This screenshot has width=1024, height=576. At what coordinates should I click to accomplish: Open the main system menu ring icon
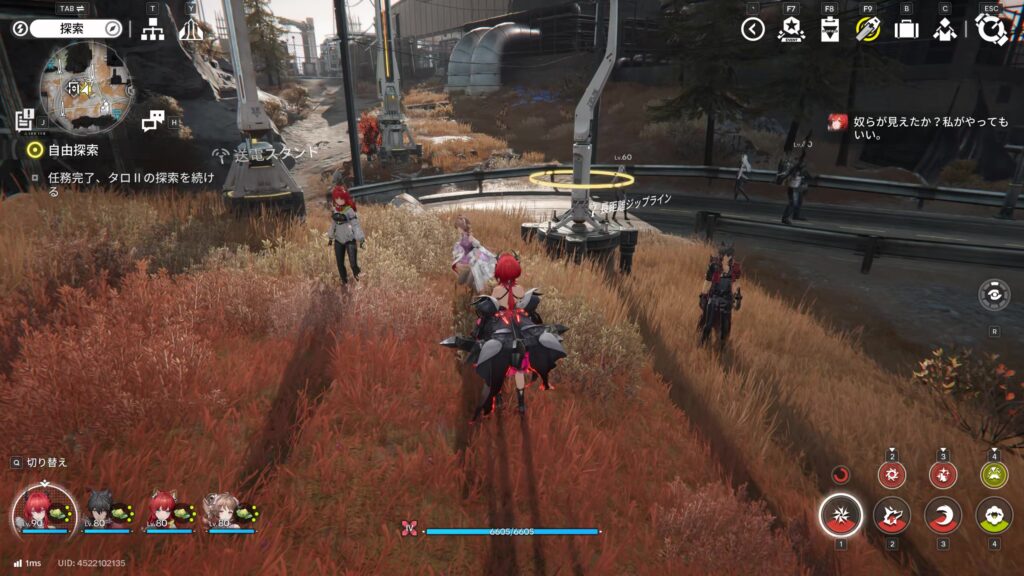(x=990, y=29)
